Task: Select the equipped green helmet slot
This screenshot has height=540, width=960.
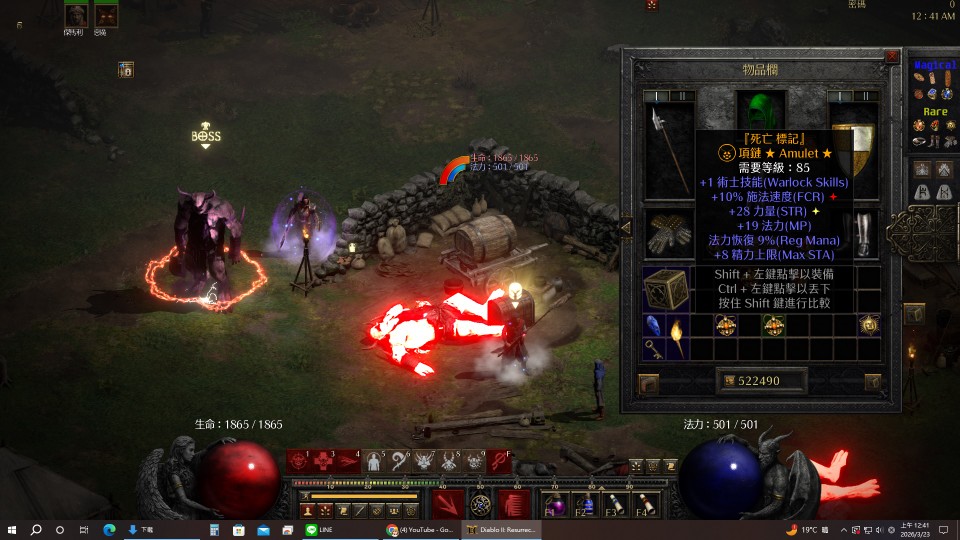Action: pyautogui.click(x=761, y=108)
